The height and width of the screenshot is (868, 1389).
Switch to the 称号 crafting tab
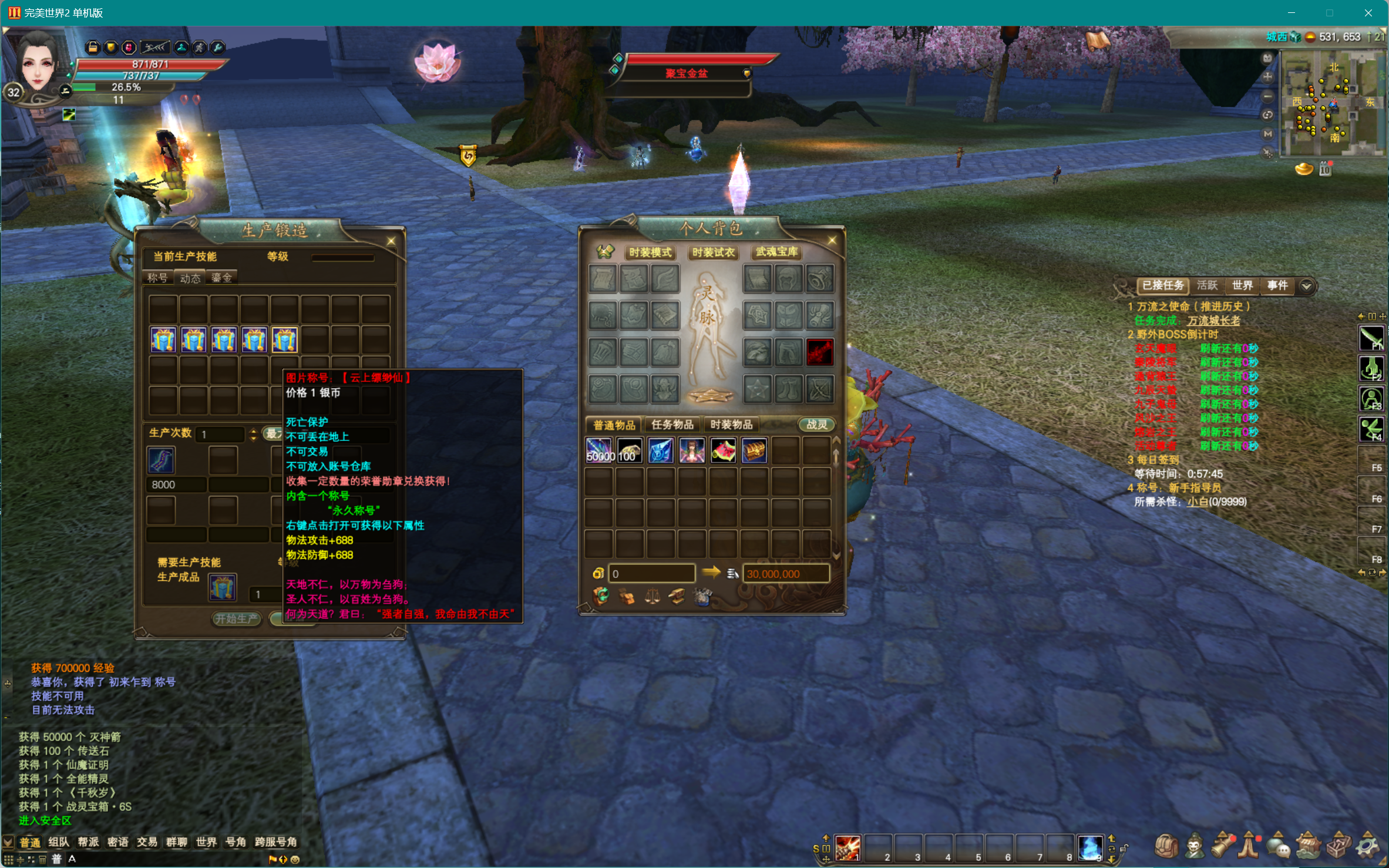tap(157, 278)
